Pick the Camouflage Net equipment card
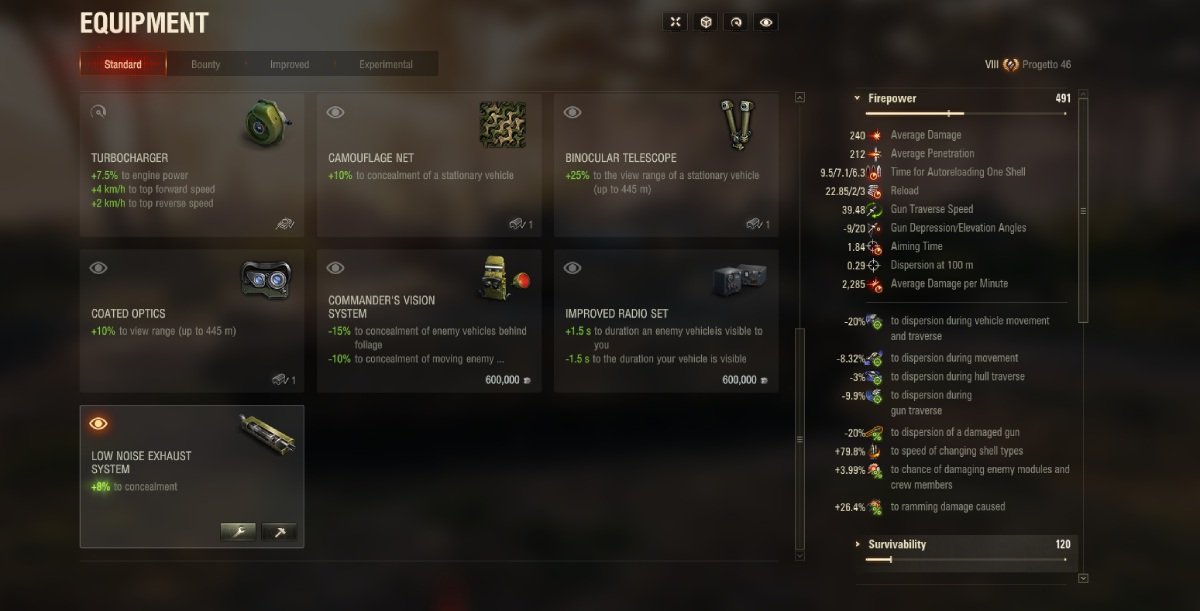This screenshot has width=1200, height=611. click(429, 165)
